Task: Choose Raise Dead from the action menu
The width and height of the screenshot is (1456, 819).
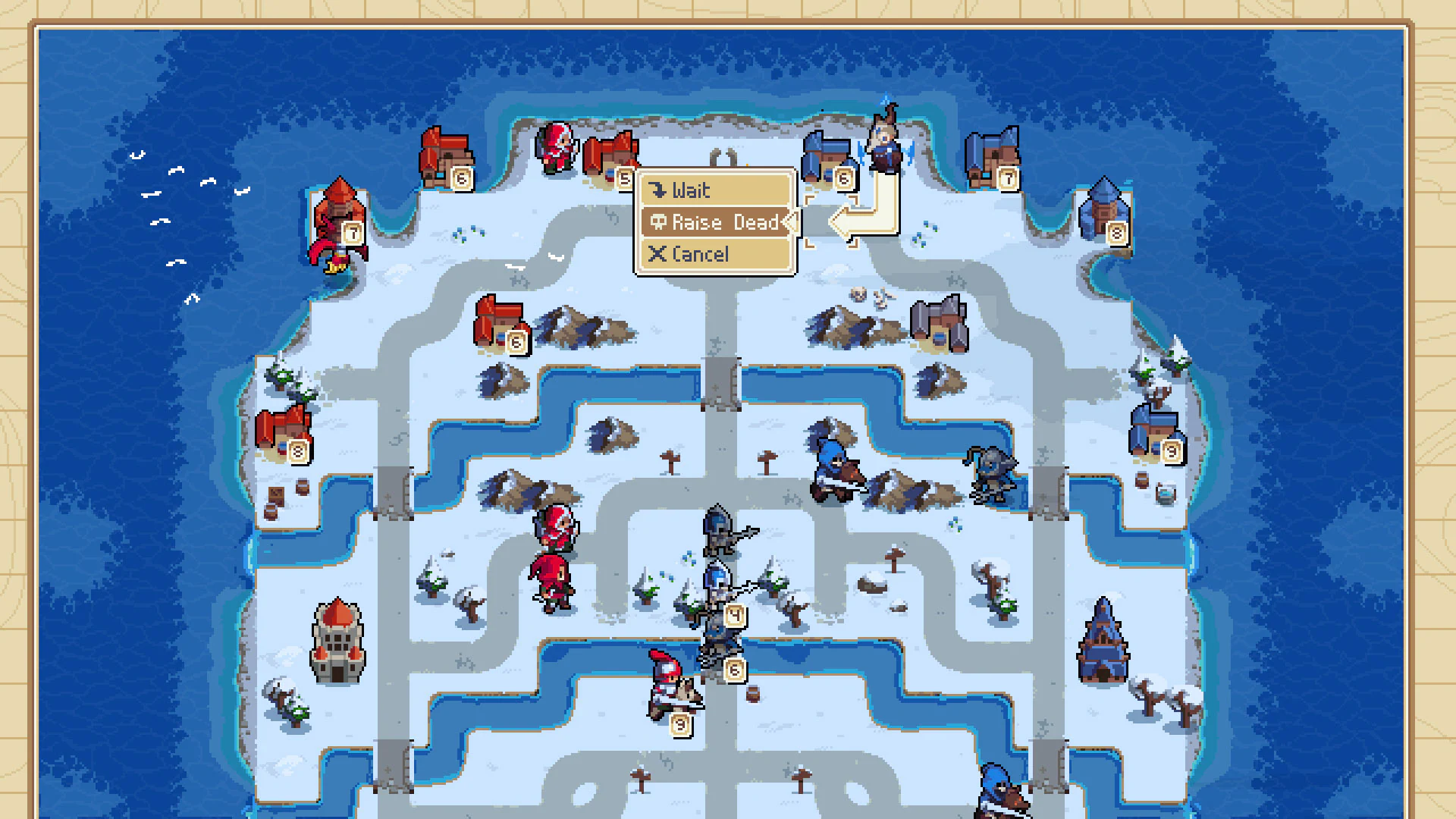Action: click(717, 222)
